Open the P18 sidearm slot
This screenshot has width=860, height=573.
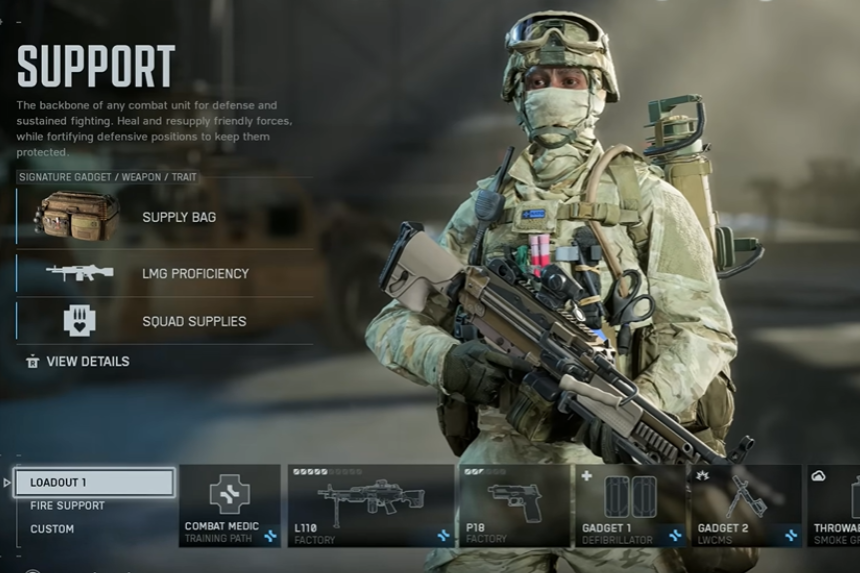(x=514, y=505)
